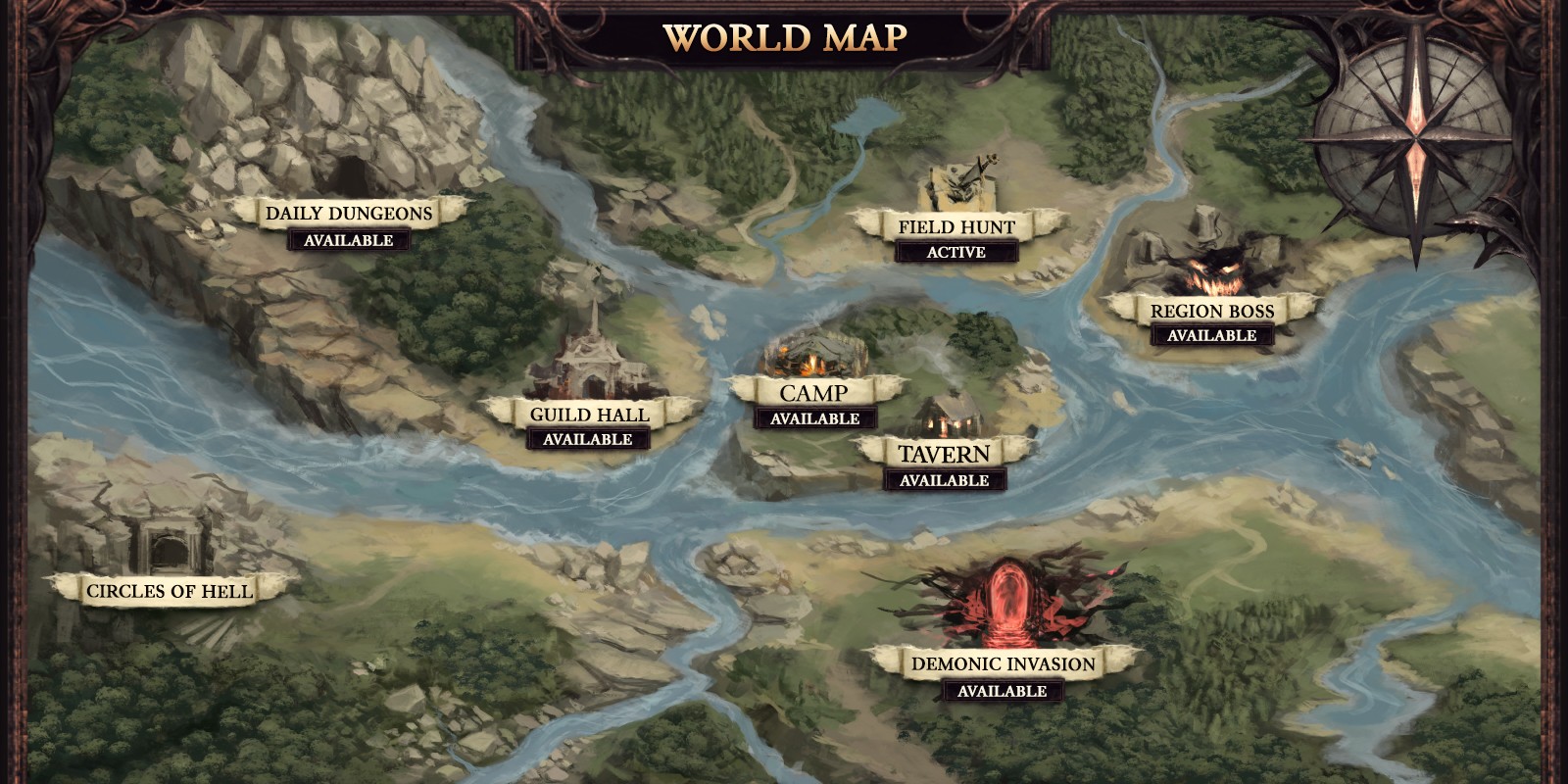Click the Camp tent icon

tap(811, 353)
